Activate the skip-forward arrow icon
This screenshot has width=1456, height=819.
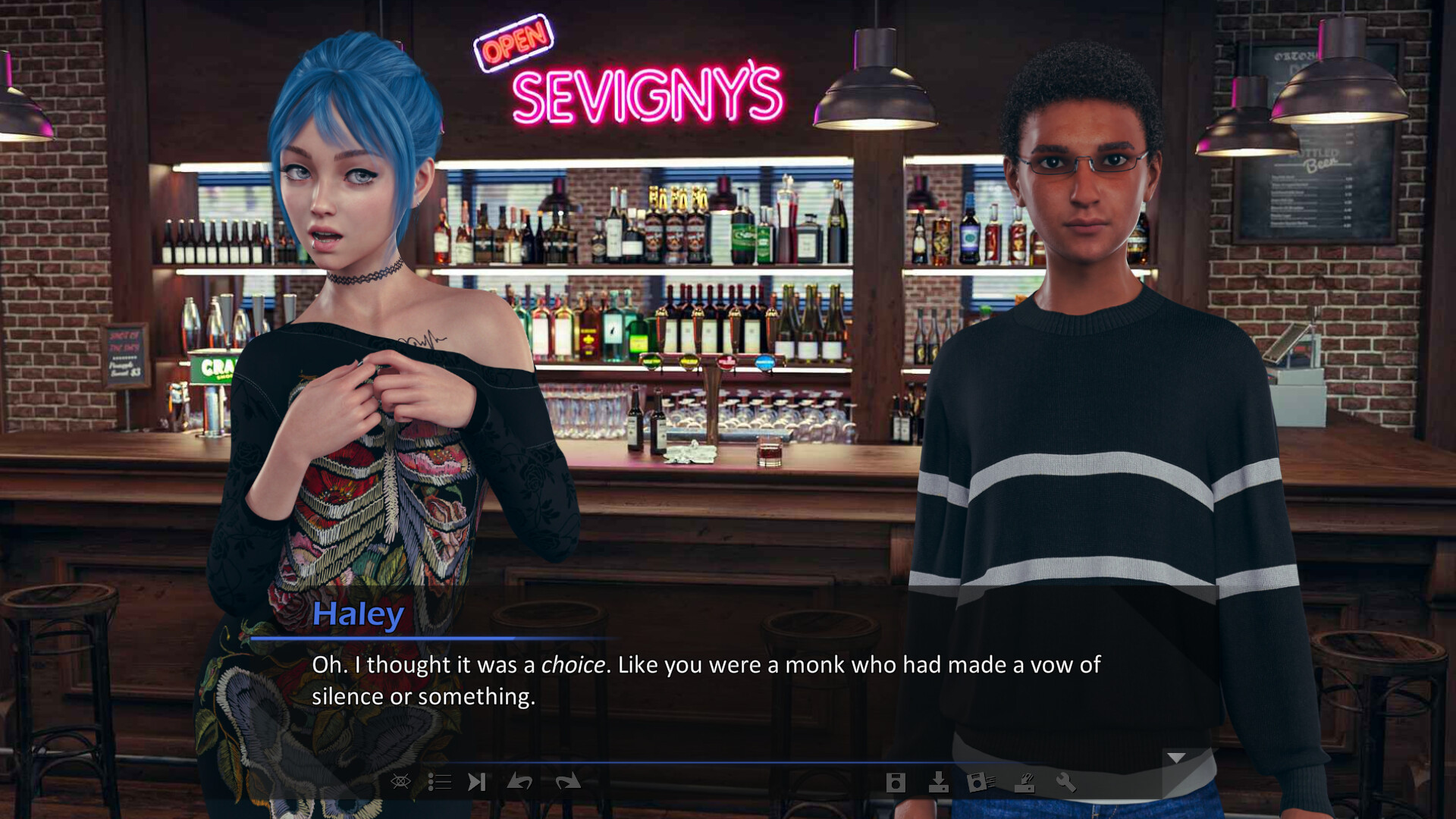tap(476, 782)
